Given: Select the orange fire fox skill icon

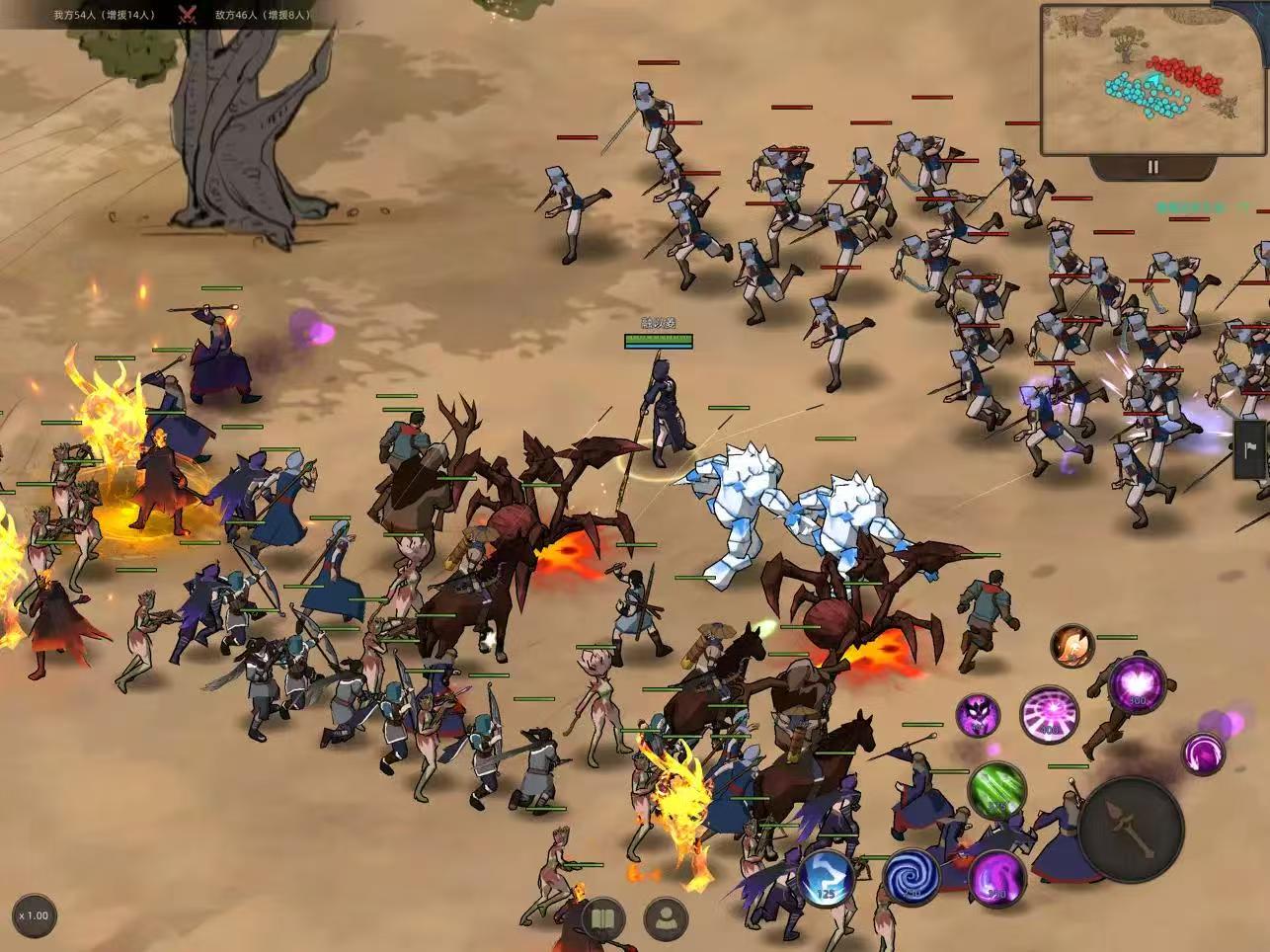Looking at the screenshot, I should [x=1072, y=647].
